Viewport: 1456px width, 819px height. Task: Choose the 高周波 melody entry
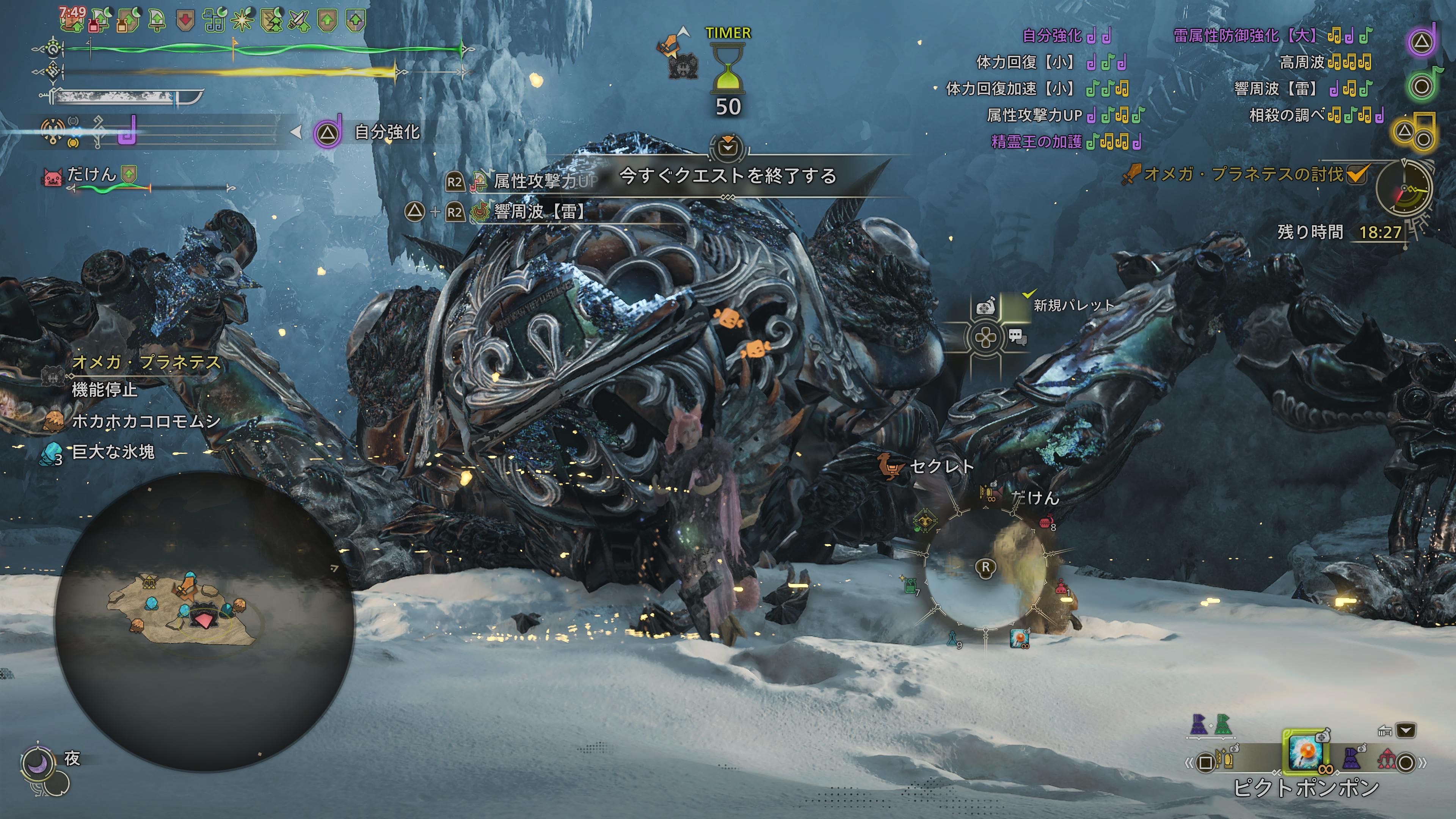1302,62
